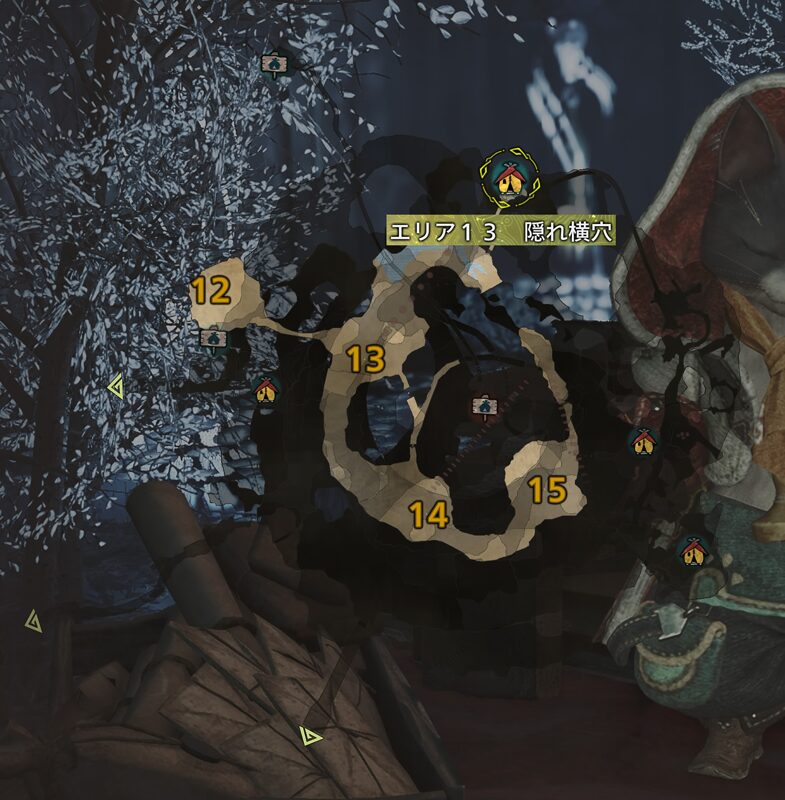Click the signboard marker just below the 12
785x800 pixels.
tap(212, 339)
